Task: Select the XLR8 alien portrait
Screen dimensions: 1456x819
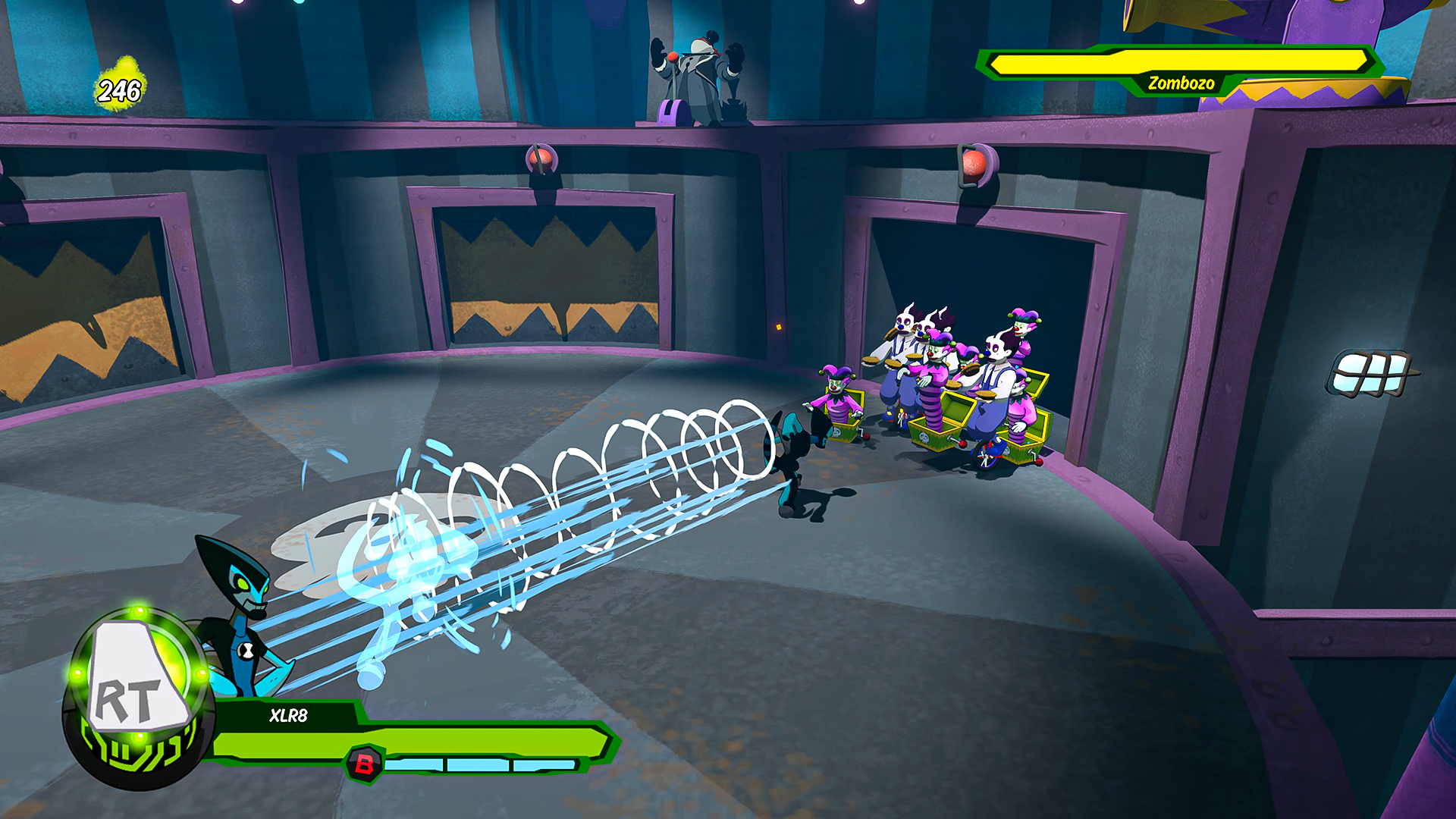Action: [x=237, y=607]
